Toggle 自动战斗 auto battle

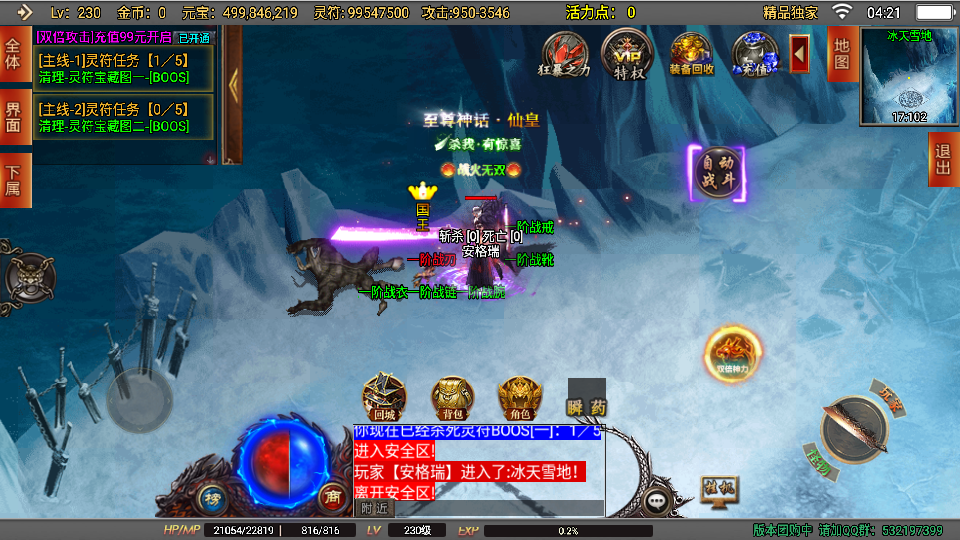pos(716,173)
